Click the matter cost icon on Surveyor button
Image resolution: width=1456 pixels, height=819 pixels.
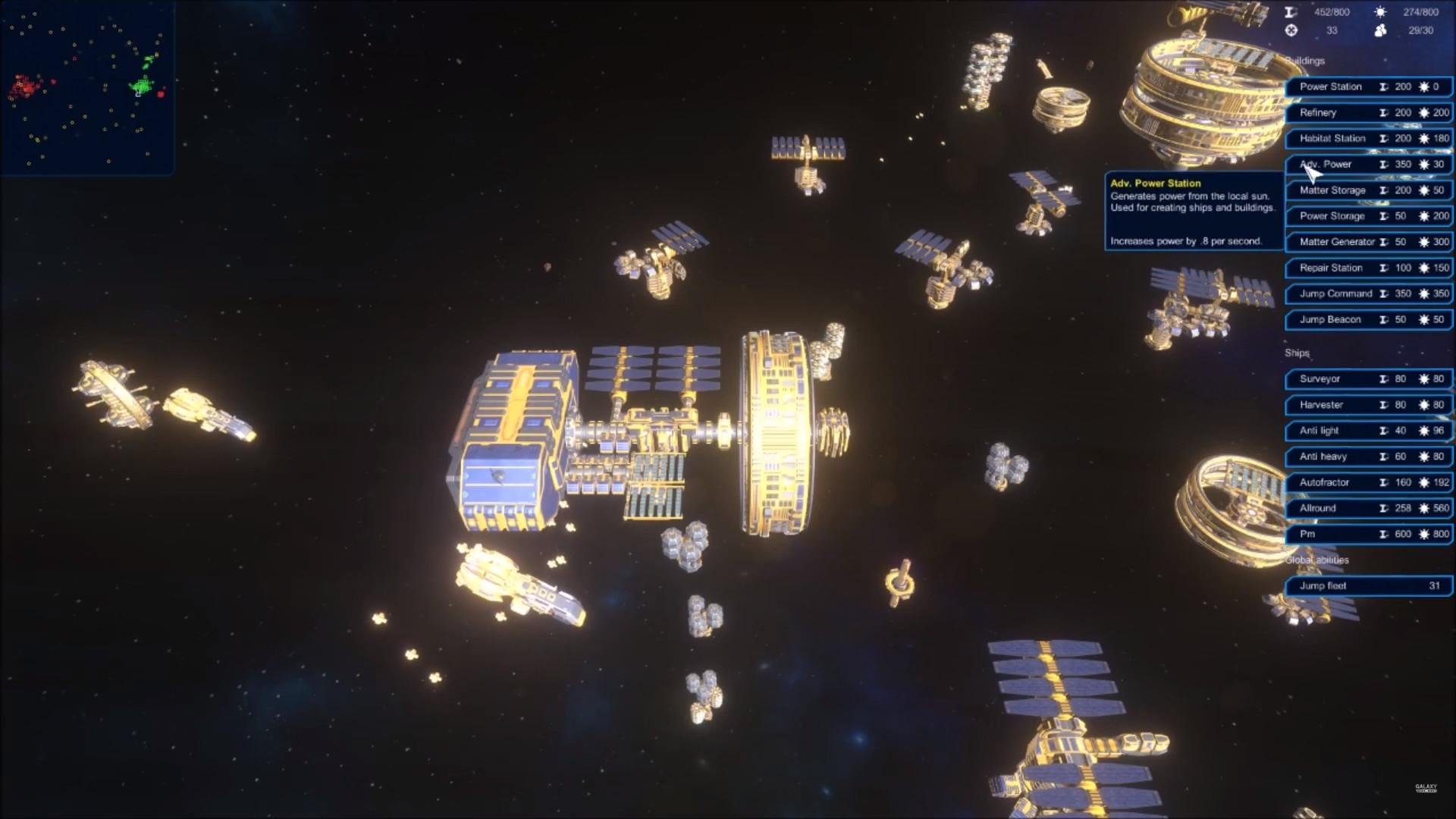[x=1382, y=379]
